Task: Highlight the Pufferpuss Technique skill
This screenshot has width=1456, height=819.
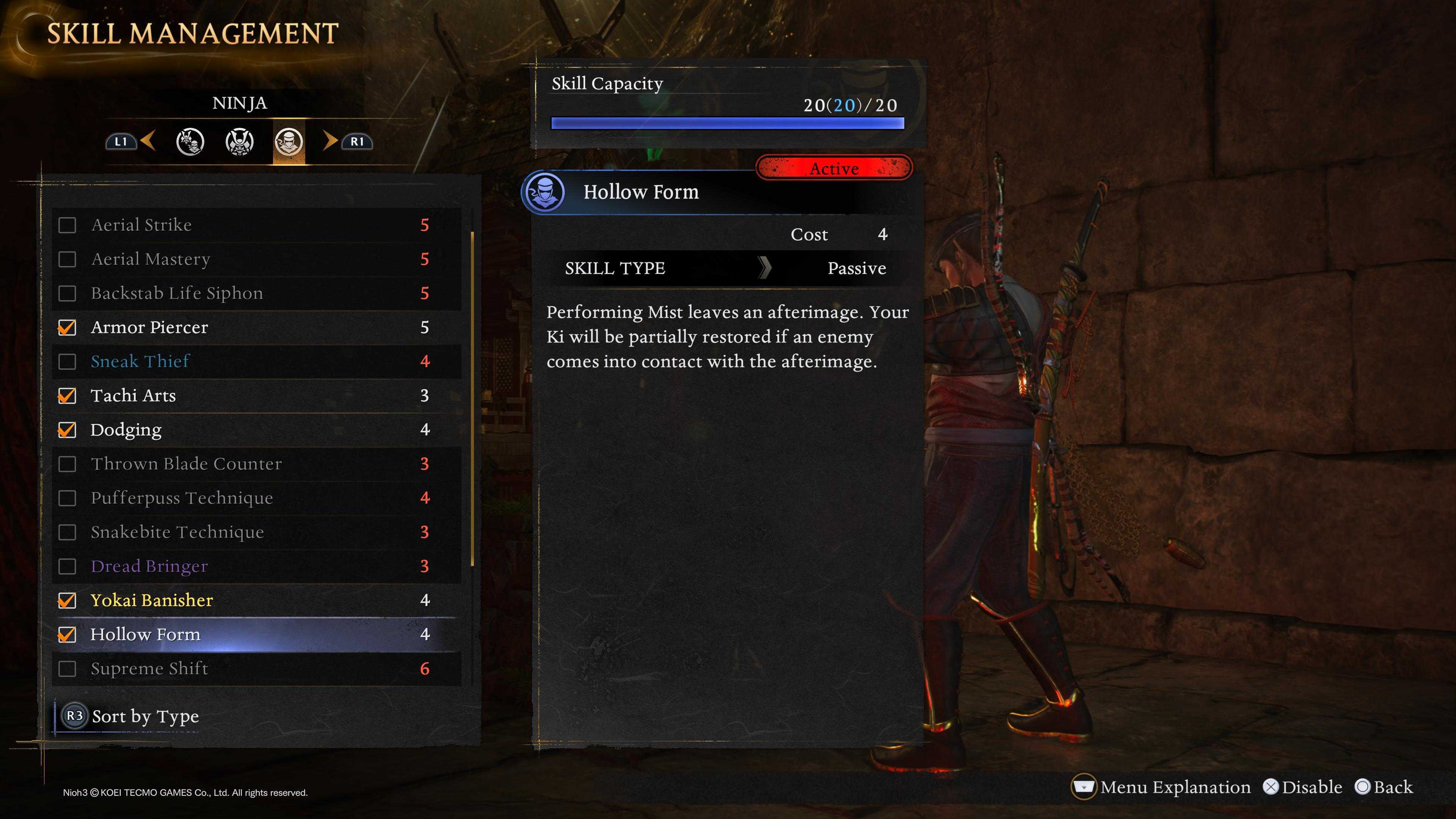Action: click(x=182, y=498)
